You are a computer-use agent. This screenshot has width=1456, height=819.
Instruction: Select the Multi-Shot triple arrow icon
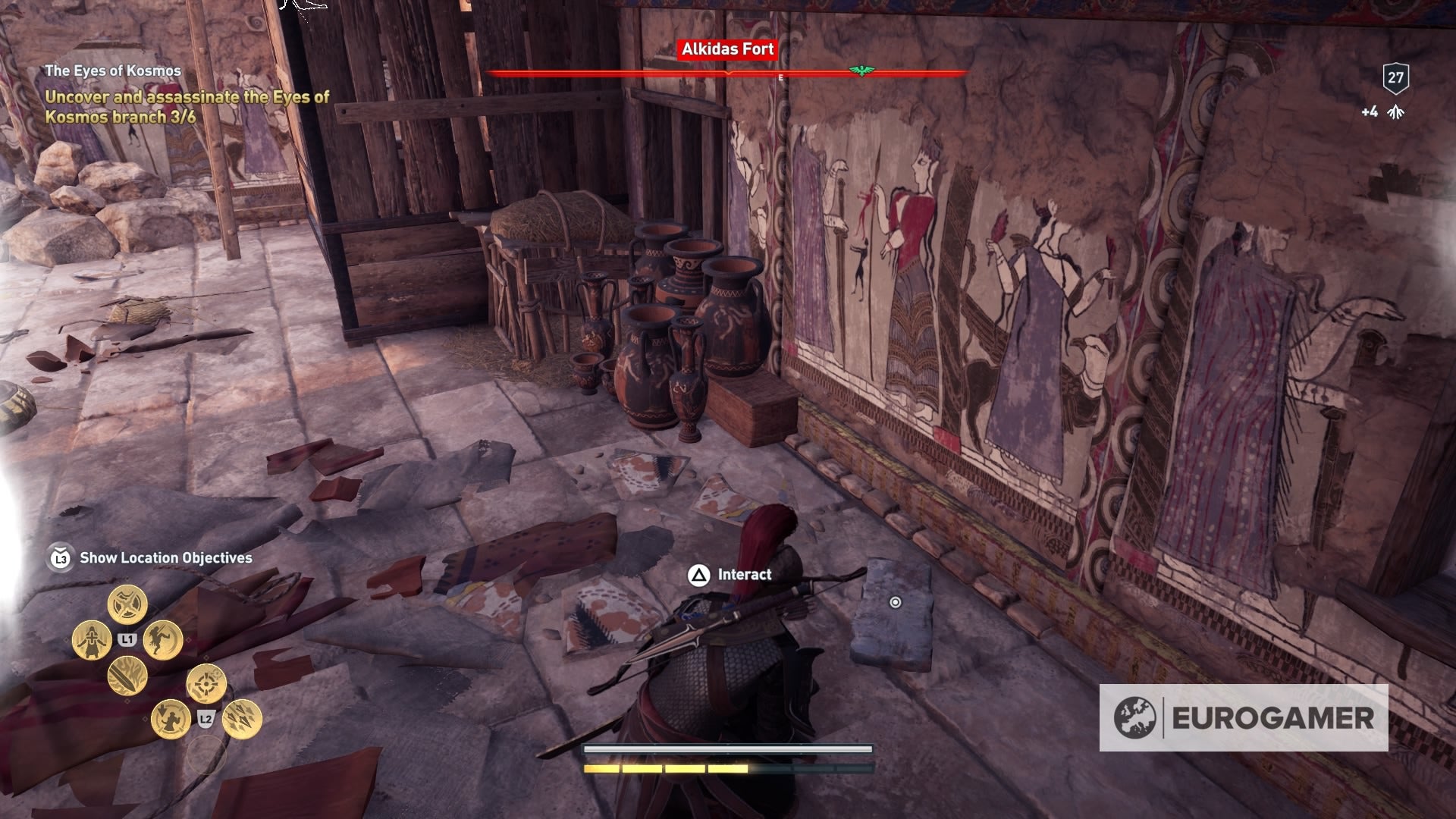241,720
